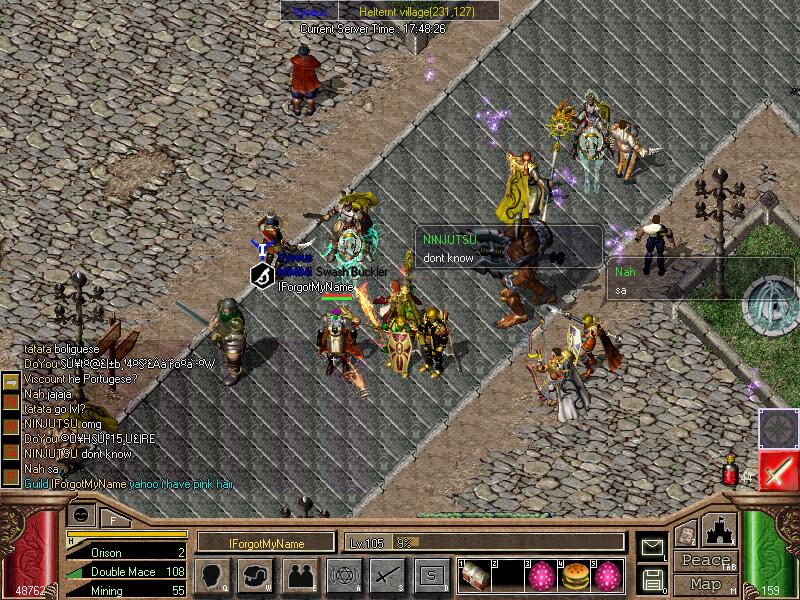Open the party members button
The height and width of the screenshot is (600, 800).
point(299,575)
